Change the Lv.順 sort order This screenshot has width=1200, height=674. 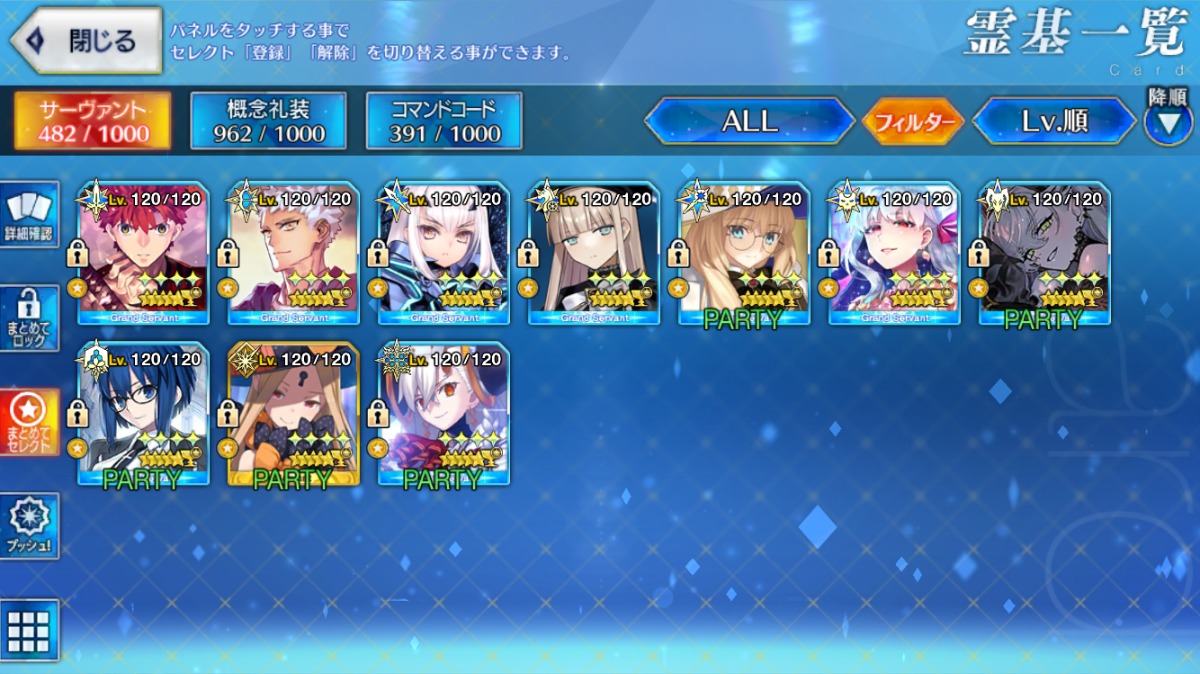pyautogui.click(x=1054, y=121)
